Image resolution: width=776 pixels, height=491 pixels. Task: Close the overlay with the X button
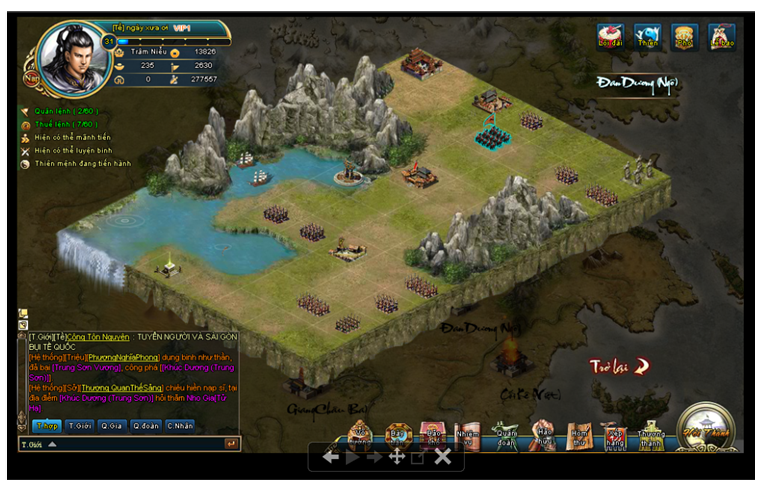(x=442, y=457)
